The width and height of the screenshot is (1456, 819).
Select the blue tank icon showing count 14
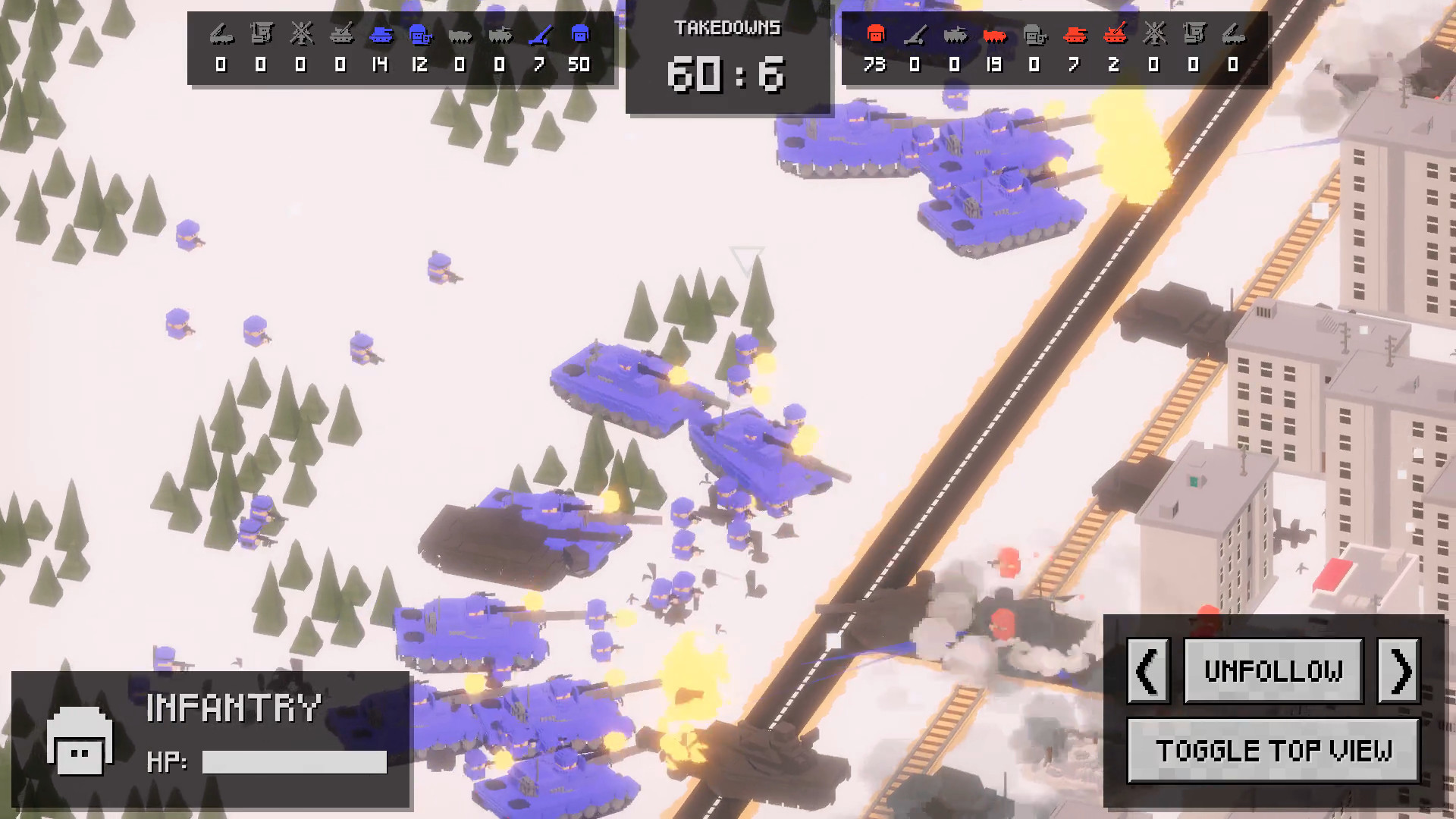click(x=381, y=36)
